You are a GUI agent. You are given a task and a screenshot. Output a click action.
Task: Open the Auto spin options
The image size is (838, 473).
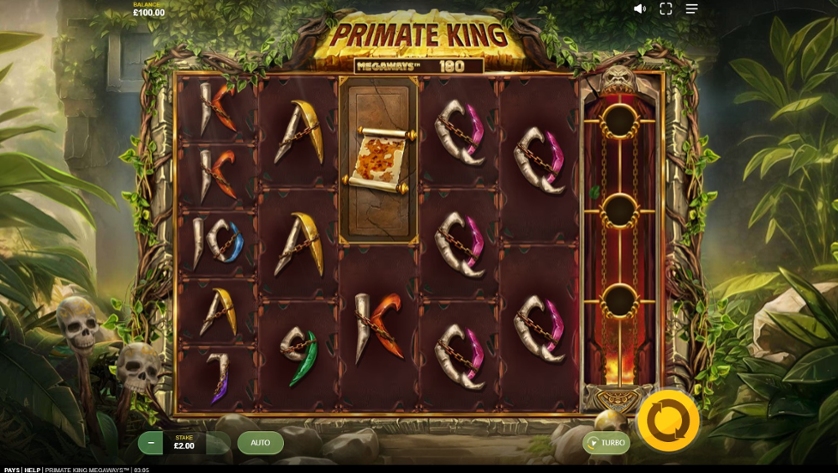pyautogui.click(x=260, y=442)
